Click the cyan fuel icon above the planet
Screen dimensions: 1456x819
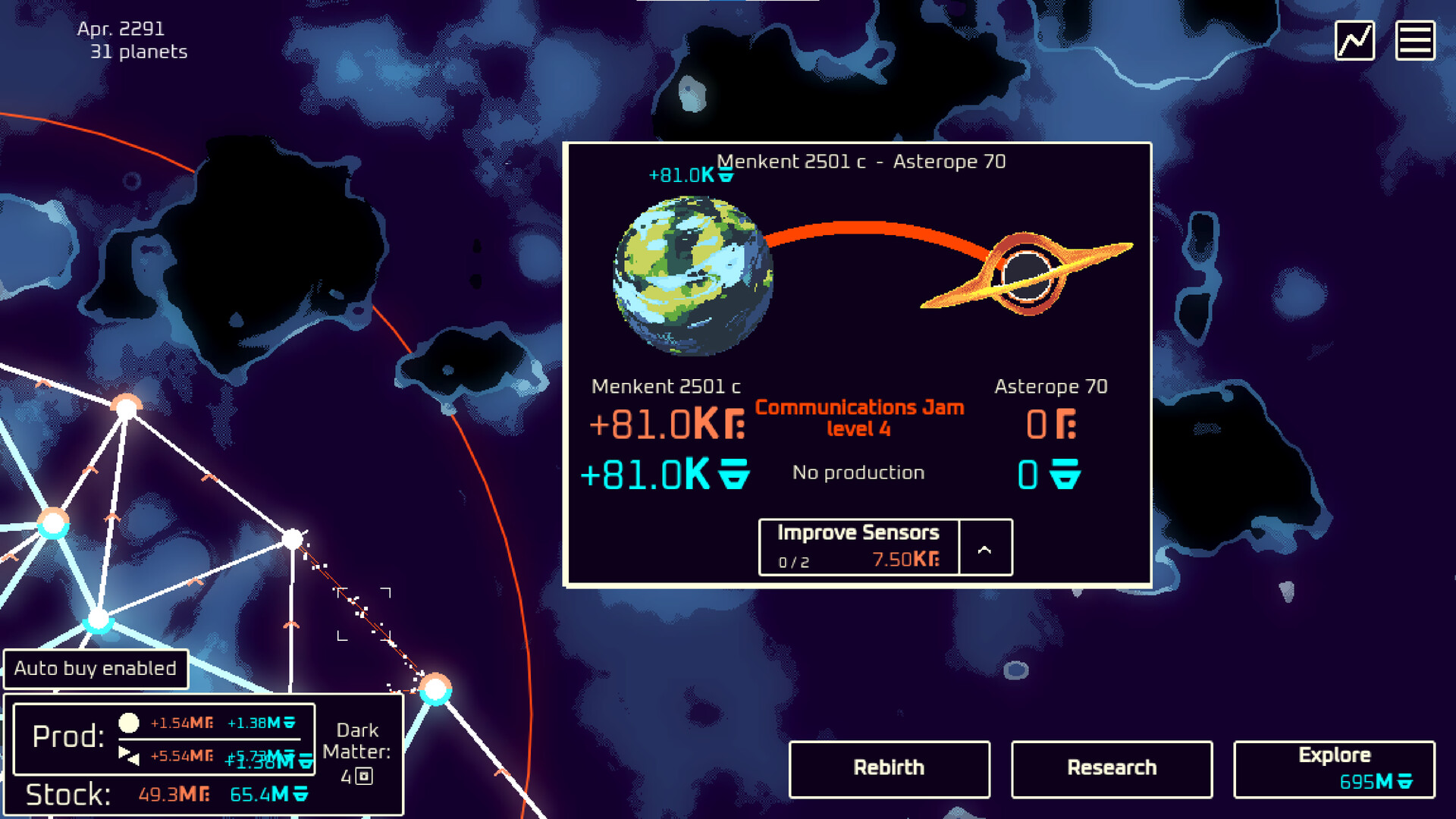point(724,174)
